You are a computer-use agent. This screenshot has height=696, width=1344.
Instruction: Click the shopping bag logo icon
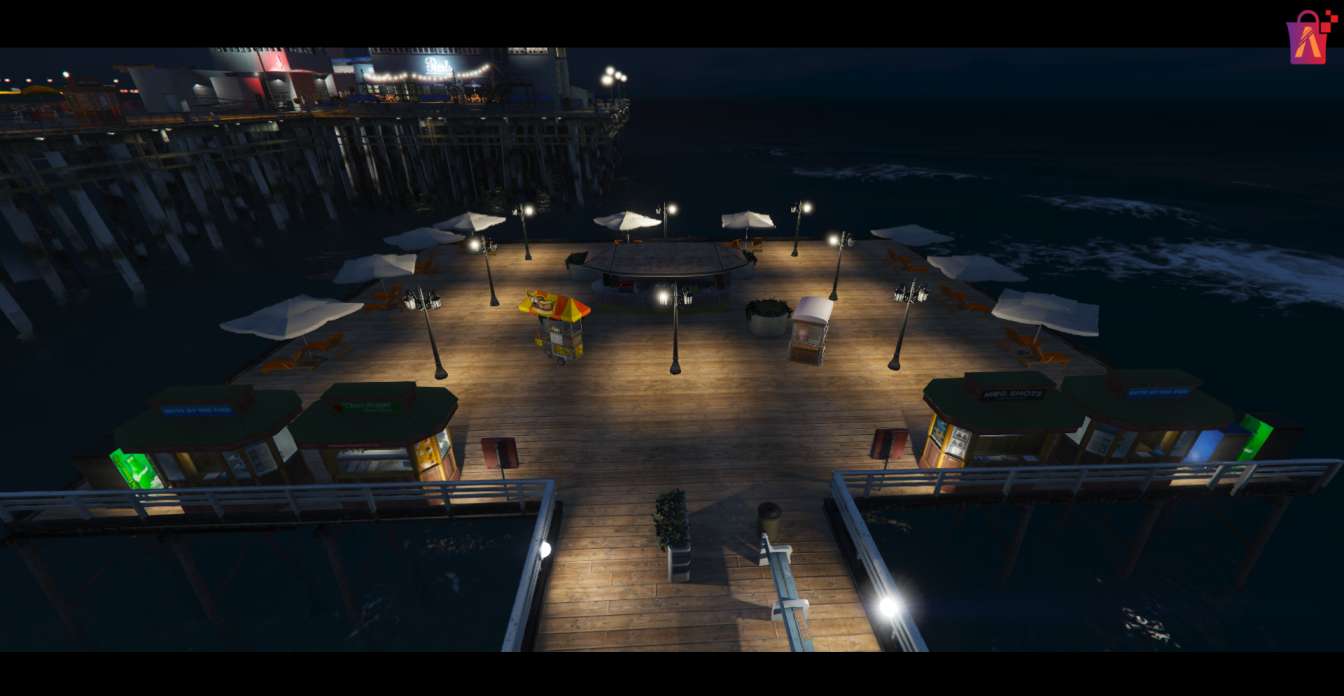[1310, 38]
